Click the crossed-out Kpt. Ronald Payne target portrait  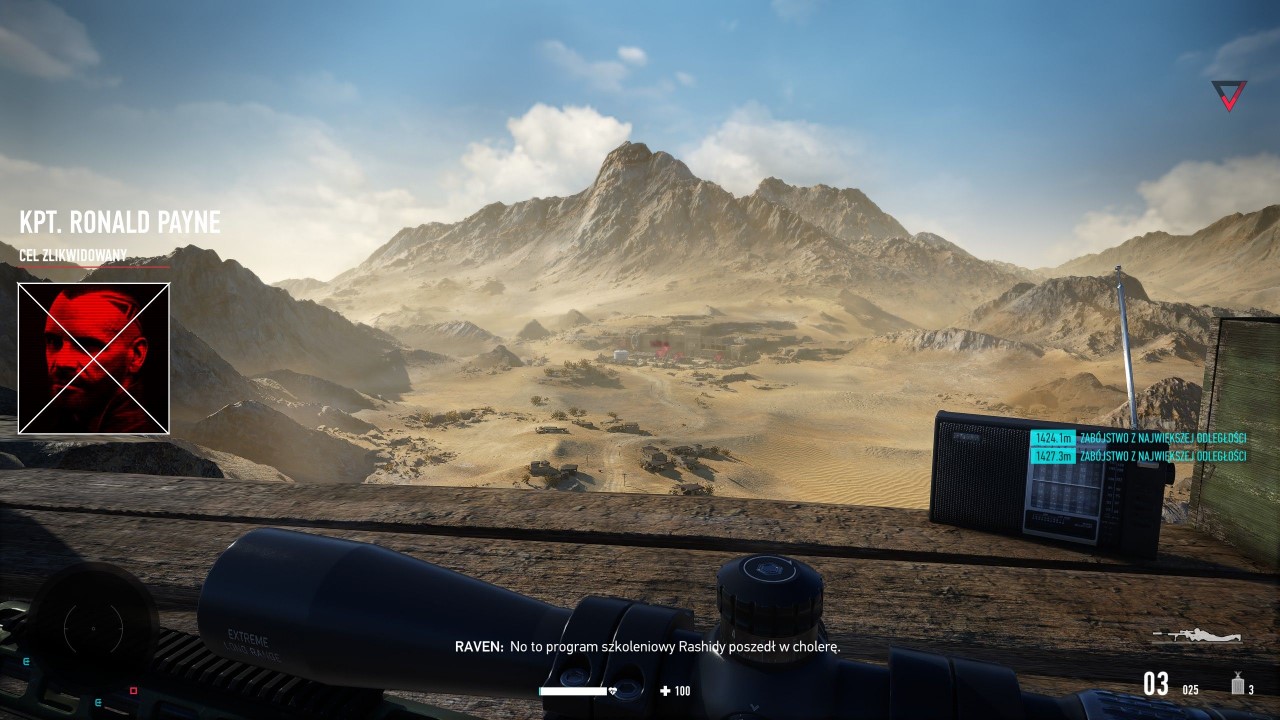point(94,358)
